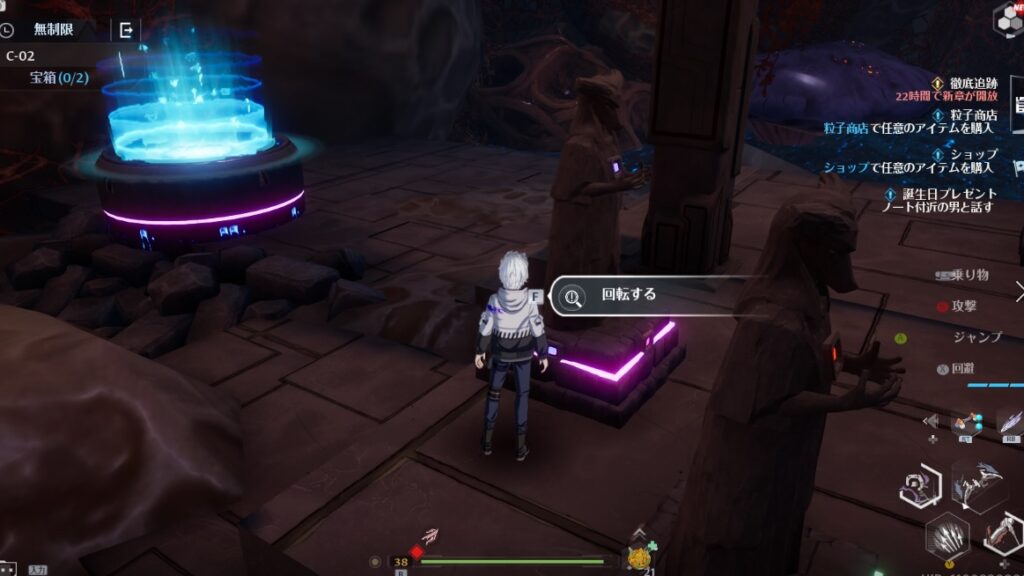Click the golden food item icon
The height and width of the screenshot is (576, 1024).
638,558
